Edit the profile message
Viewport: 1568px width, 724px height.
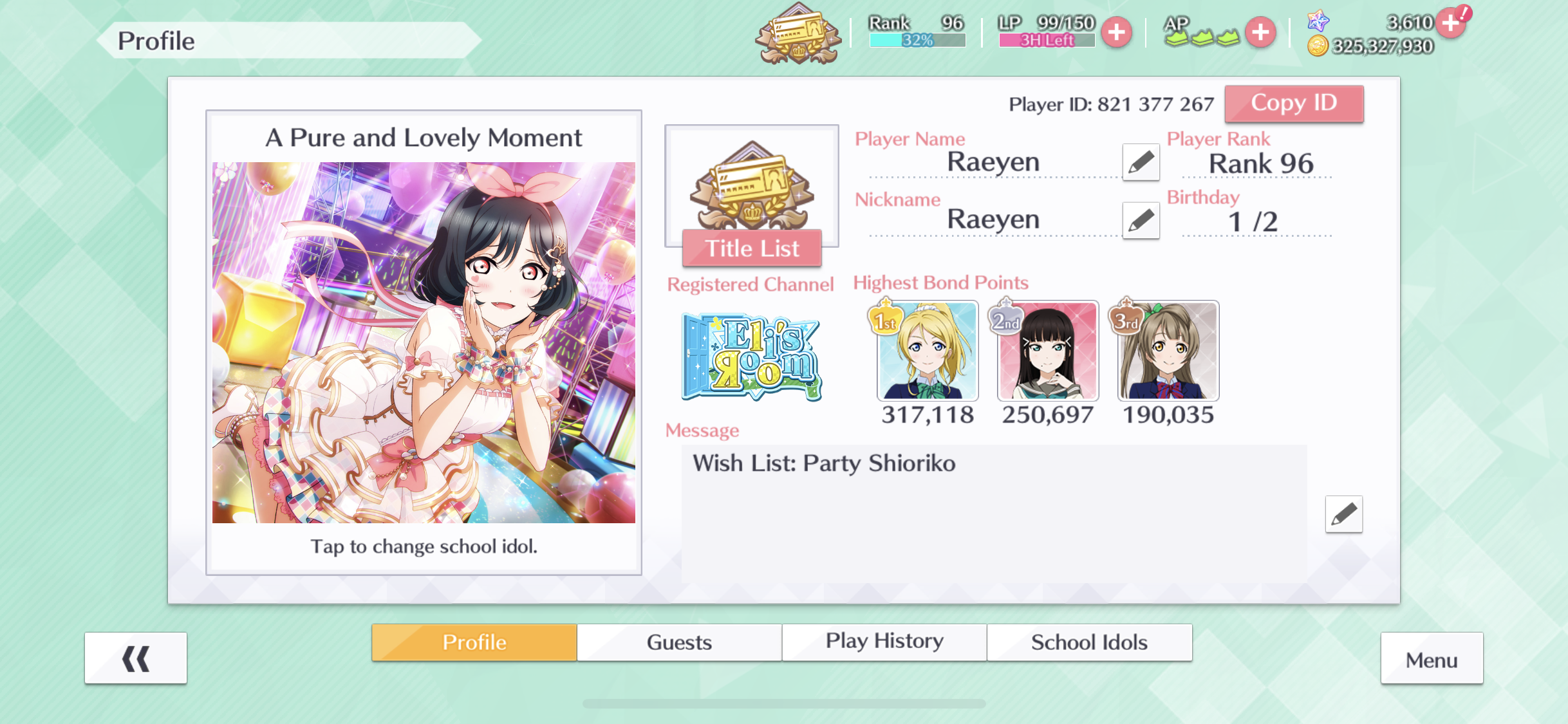click(x=1343, y=514)
